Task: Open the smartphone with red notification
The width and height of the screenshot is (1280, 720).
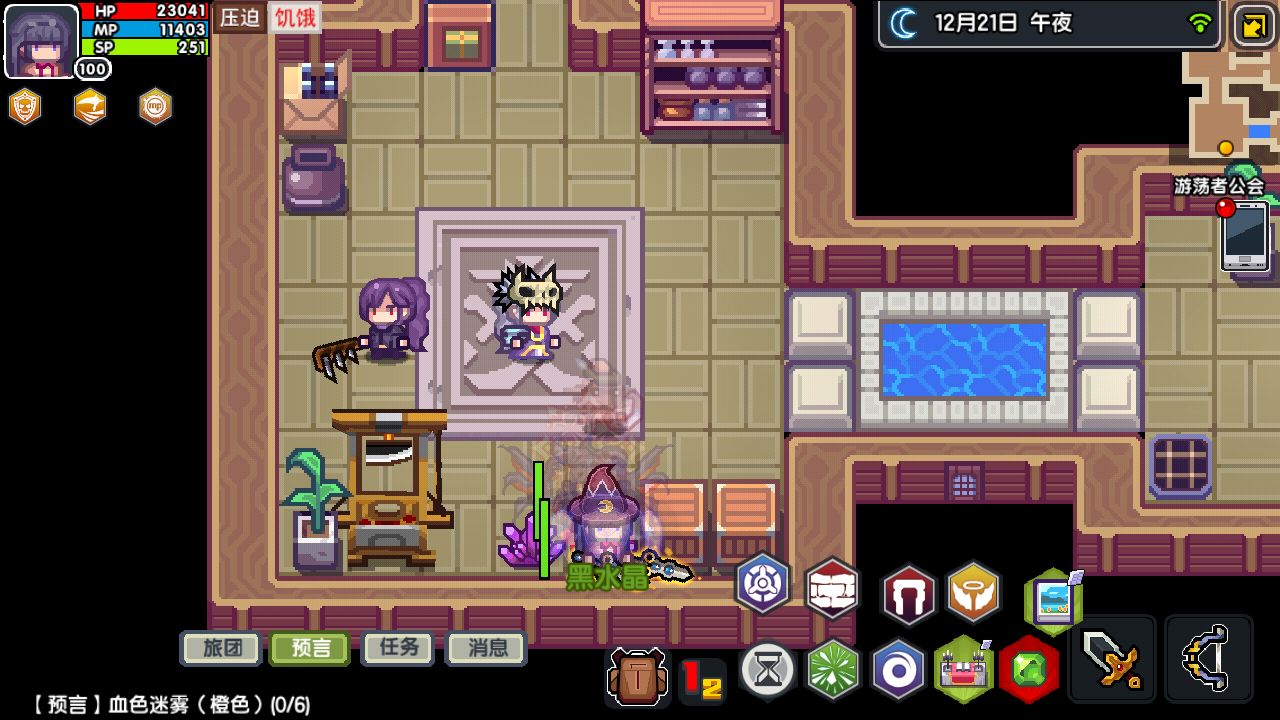Action: point(1245,235)
